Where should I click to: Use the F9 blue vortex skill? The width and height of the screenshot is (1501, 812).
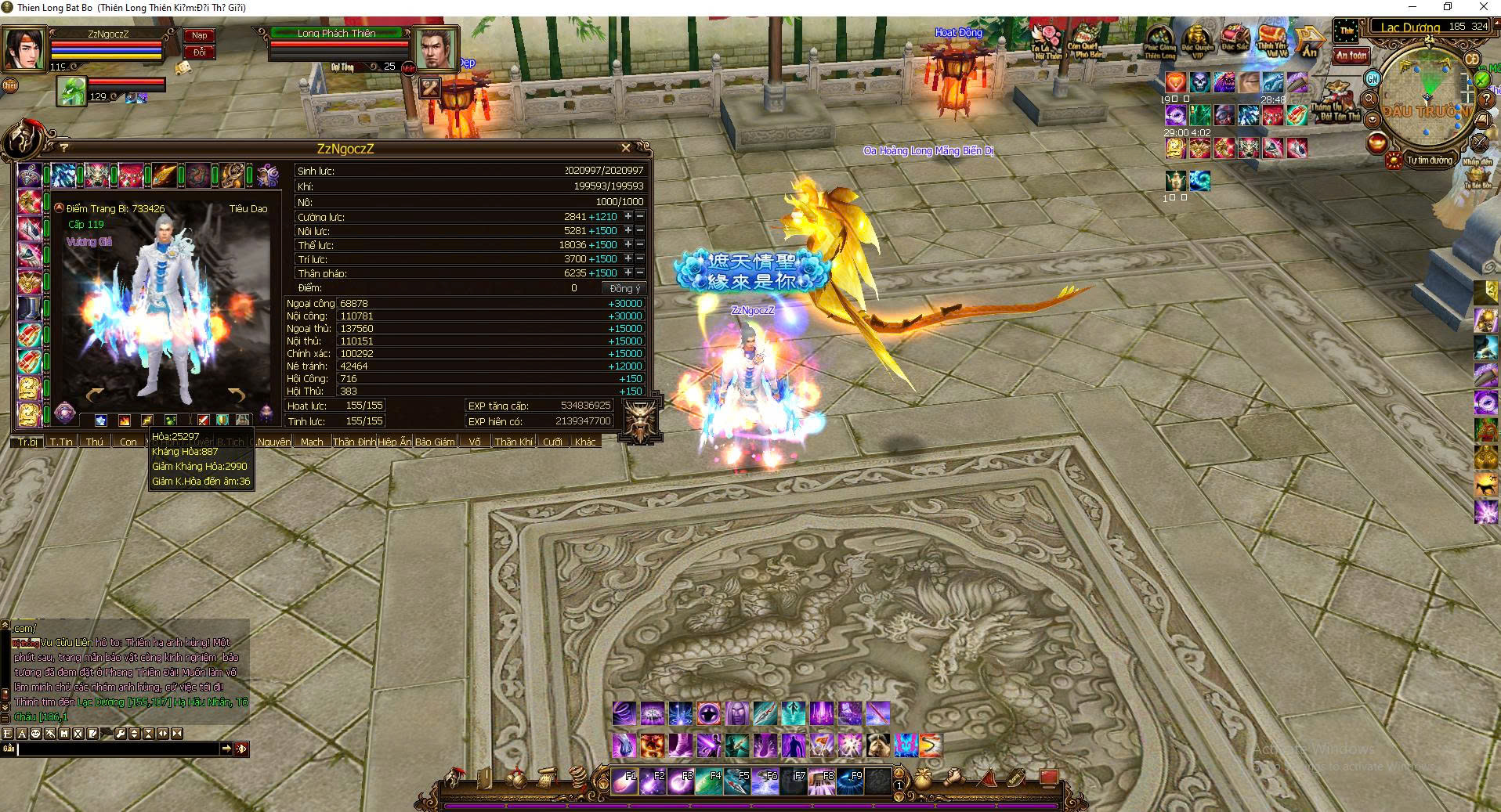click(851, 781)
